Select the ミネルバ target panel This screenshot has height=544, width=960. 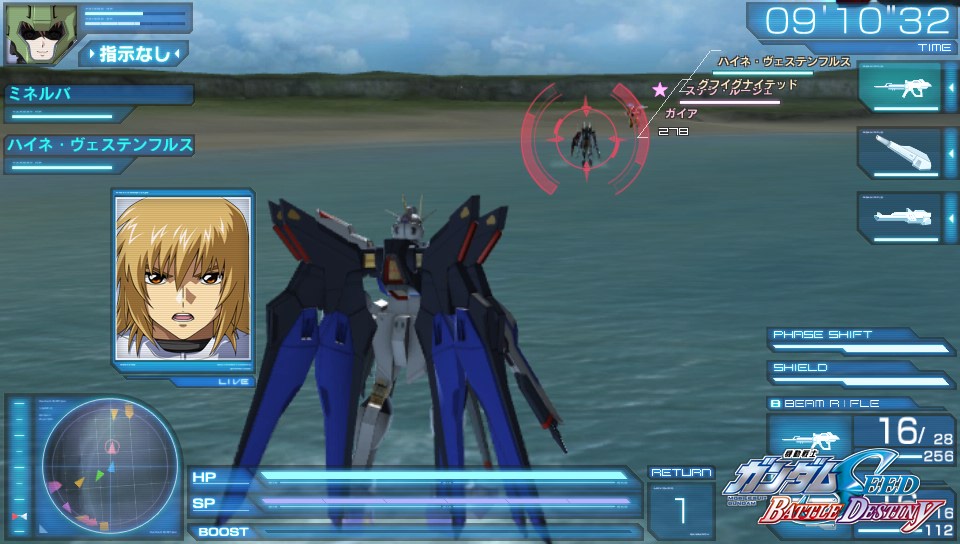click(98, 97)
